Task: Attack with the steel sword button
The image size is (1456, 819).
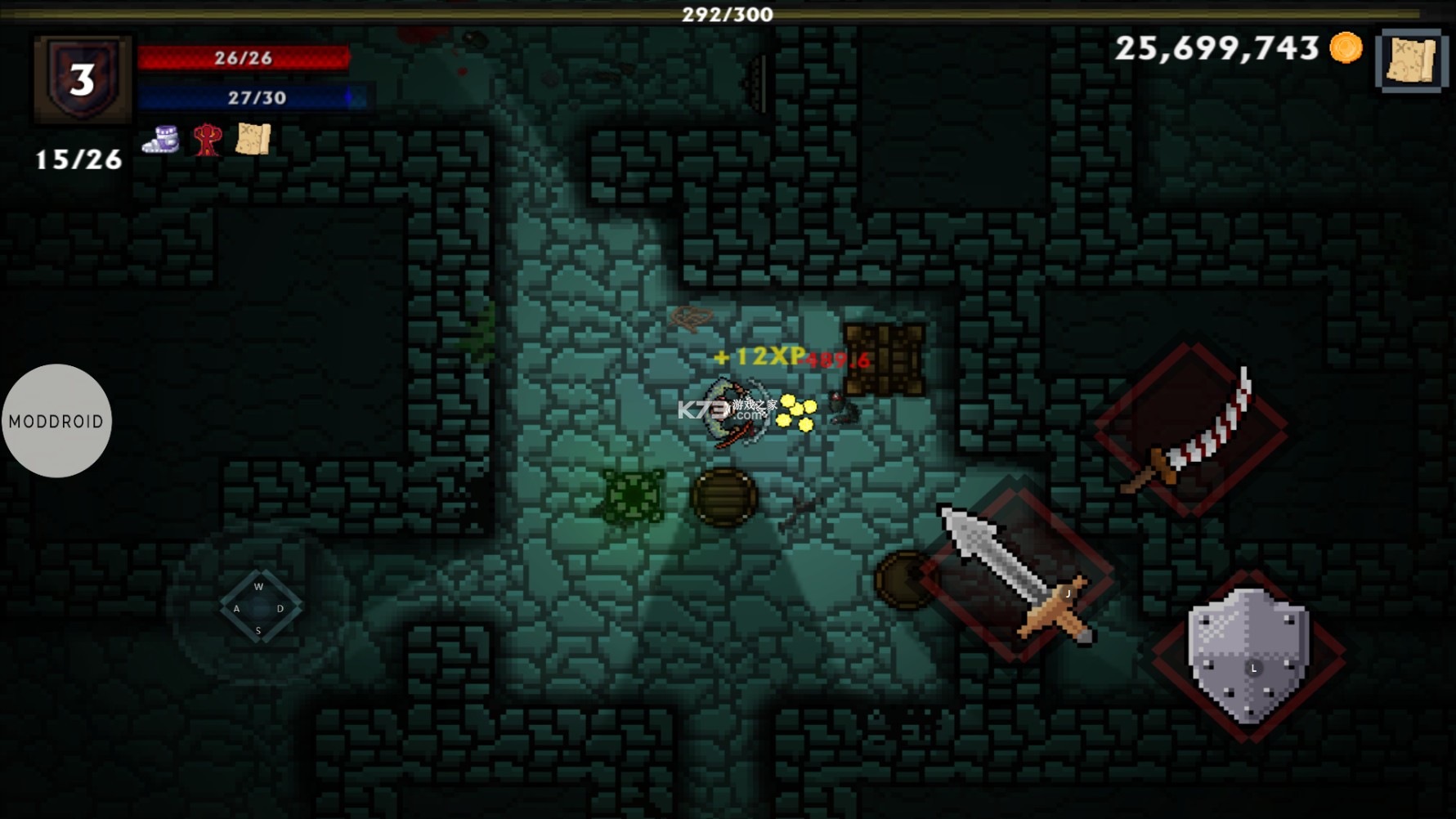Action: point(1018,575)
